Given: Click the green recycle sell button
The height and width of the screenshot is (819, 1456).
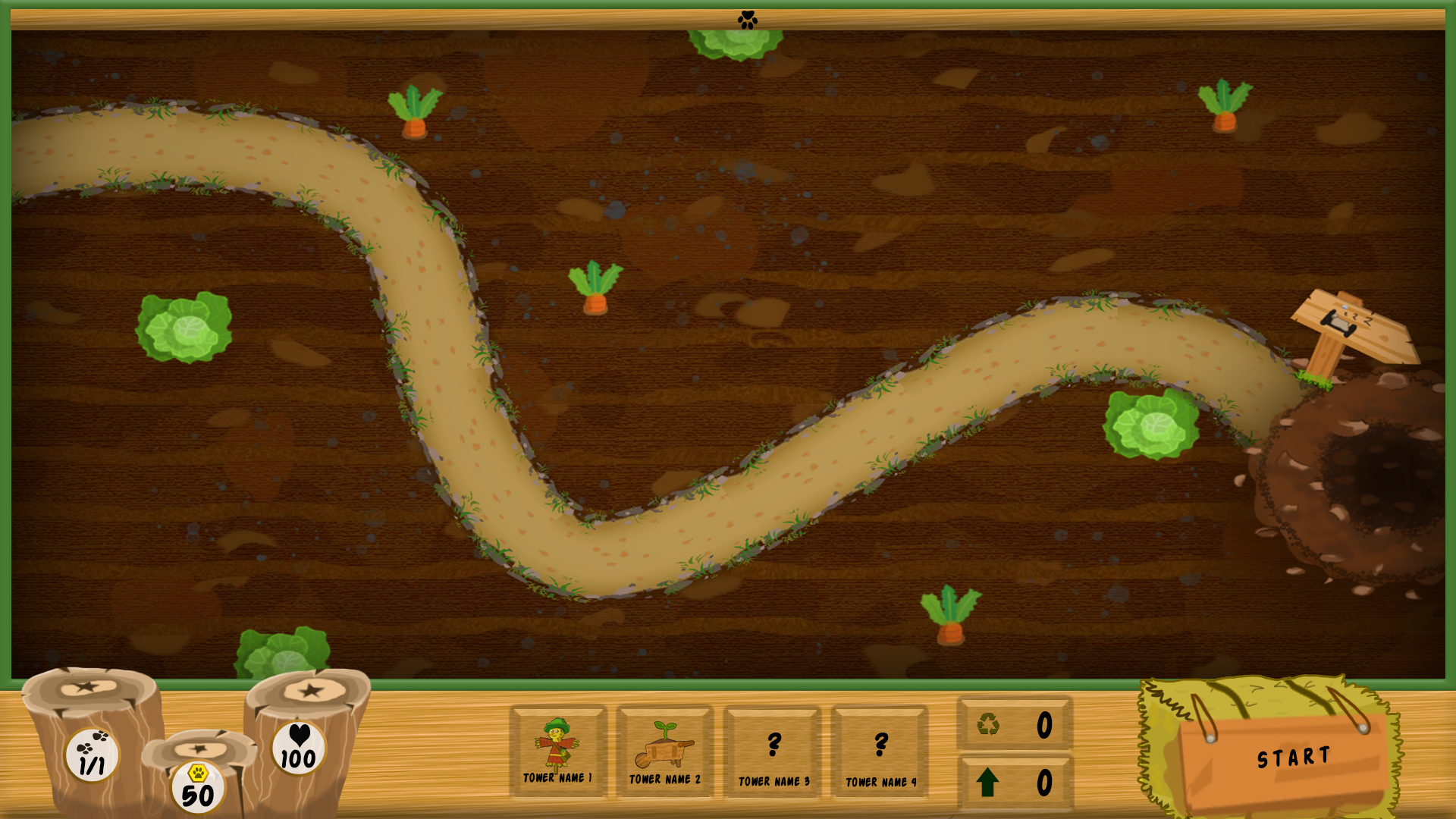Looking at the screenshot, I should (x=989, y=724).
